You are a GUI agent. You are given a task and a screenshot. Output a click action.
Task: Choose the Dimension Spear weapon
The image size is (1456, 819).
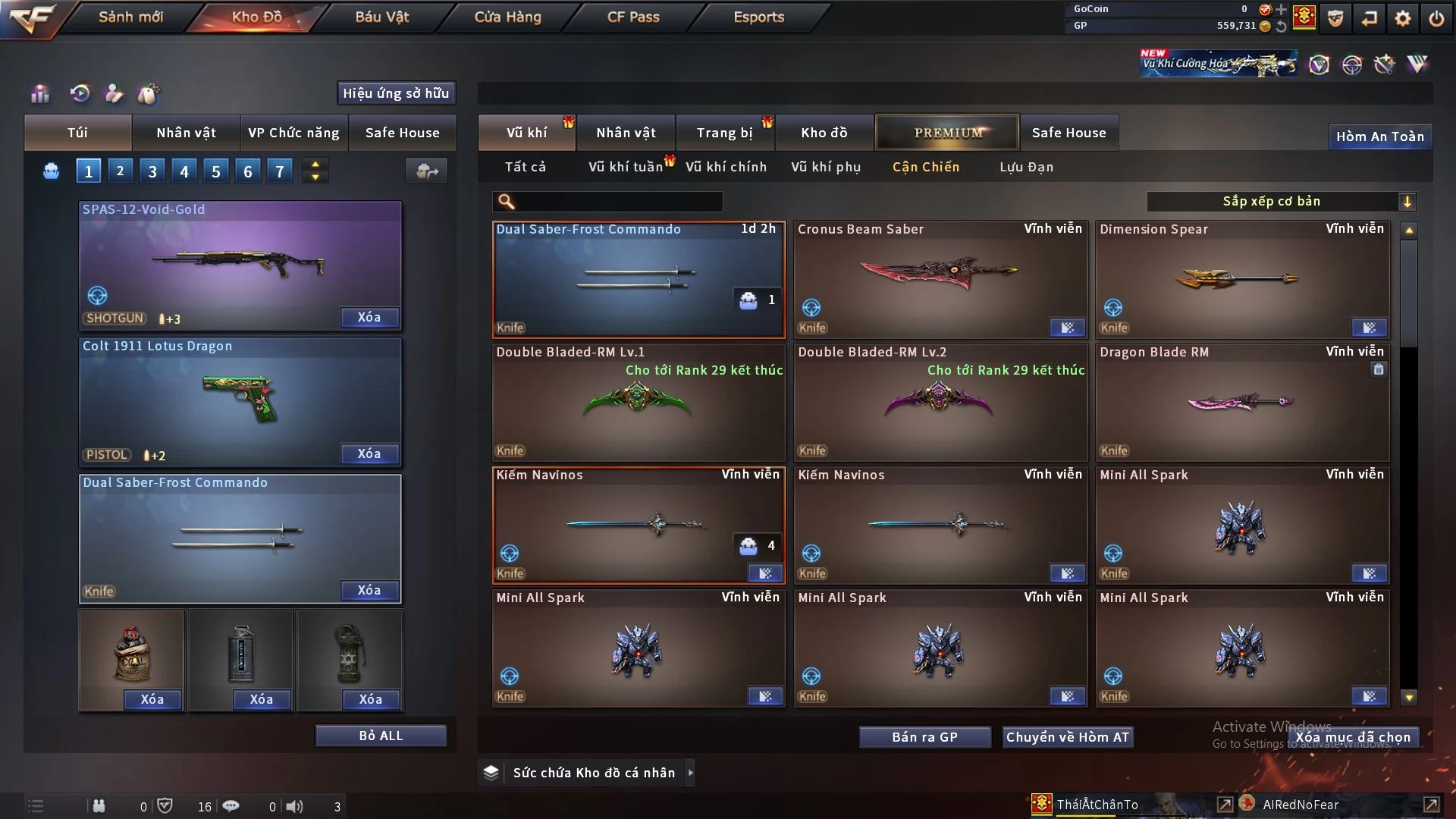pyautogui.click(x=1241, y=279)
